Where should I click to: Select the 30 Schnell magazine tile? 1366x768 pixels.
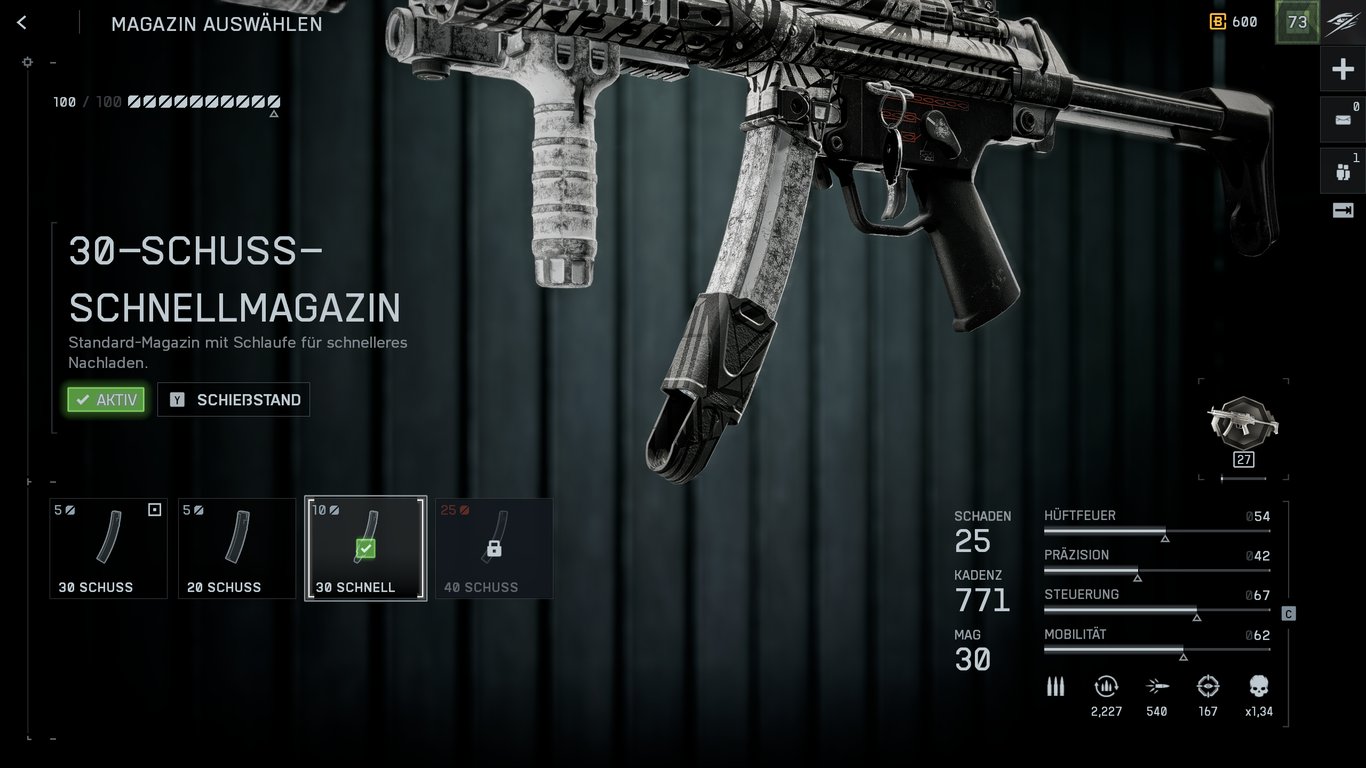(x=365, y=548)
